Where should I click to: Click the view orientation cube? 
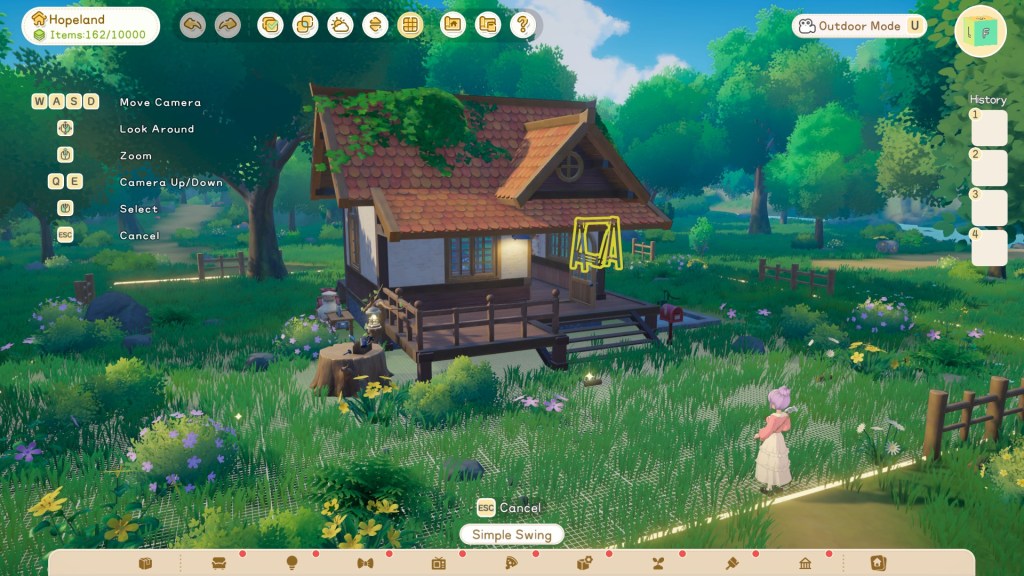pos(980,32)
